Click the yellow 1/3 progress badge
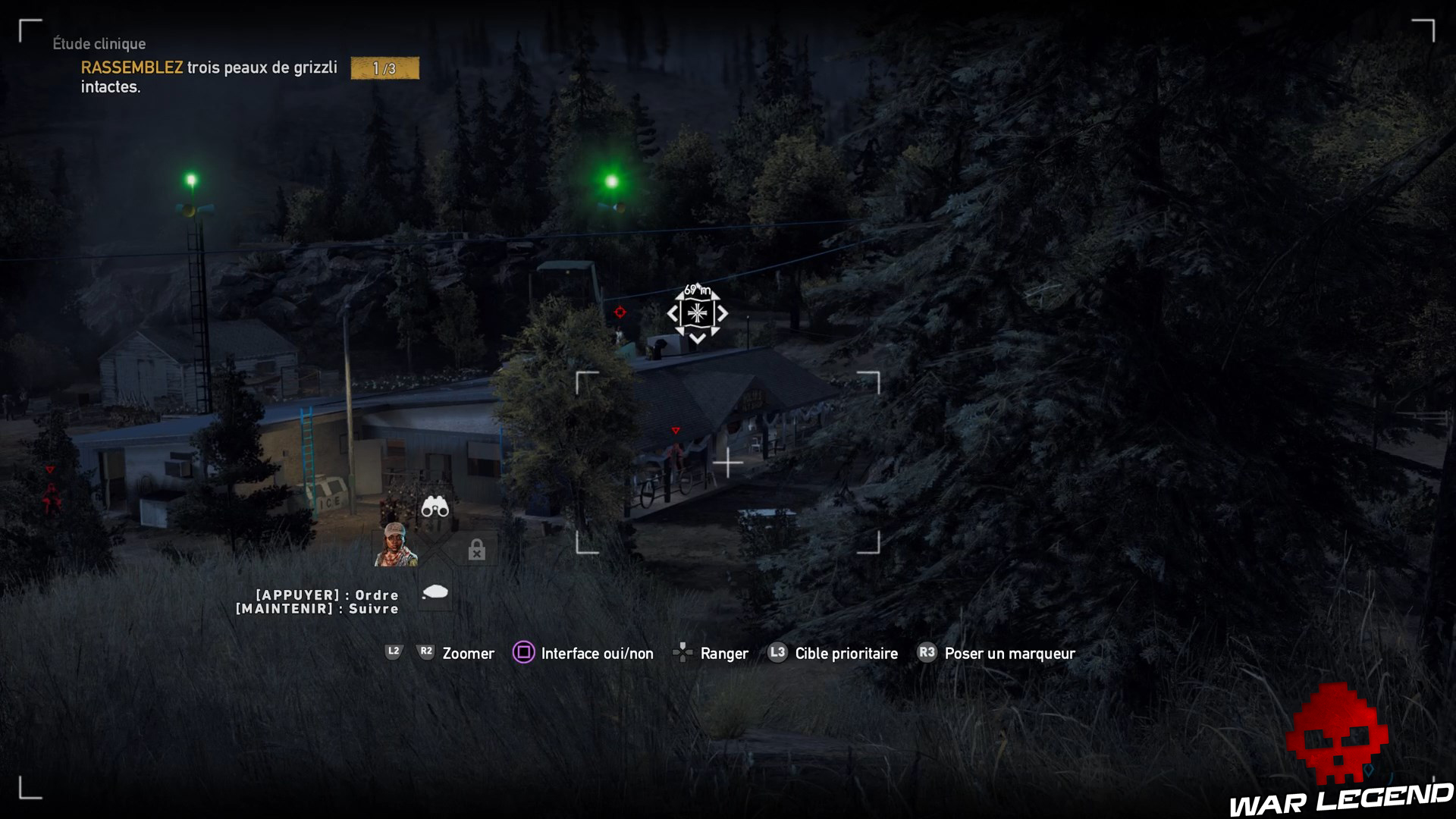Screen dimensions: 1456x819 [x=384, y=68]
